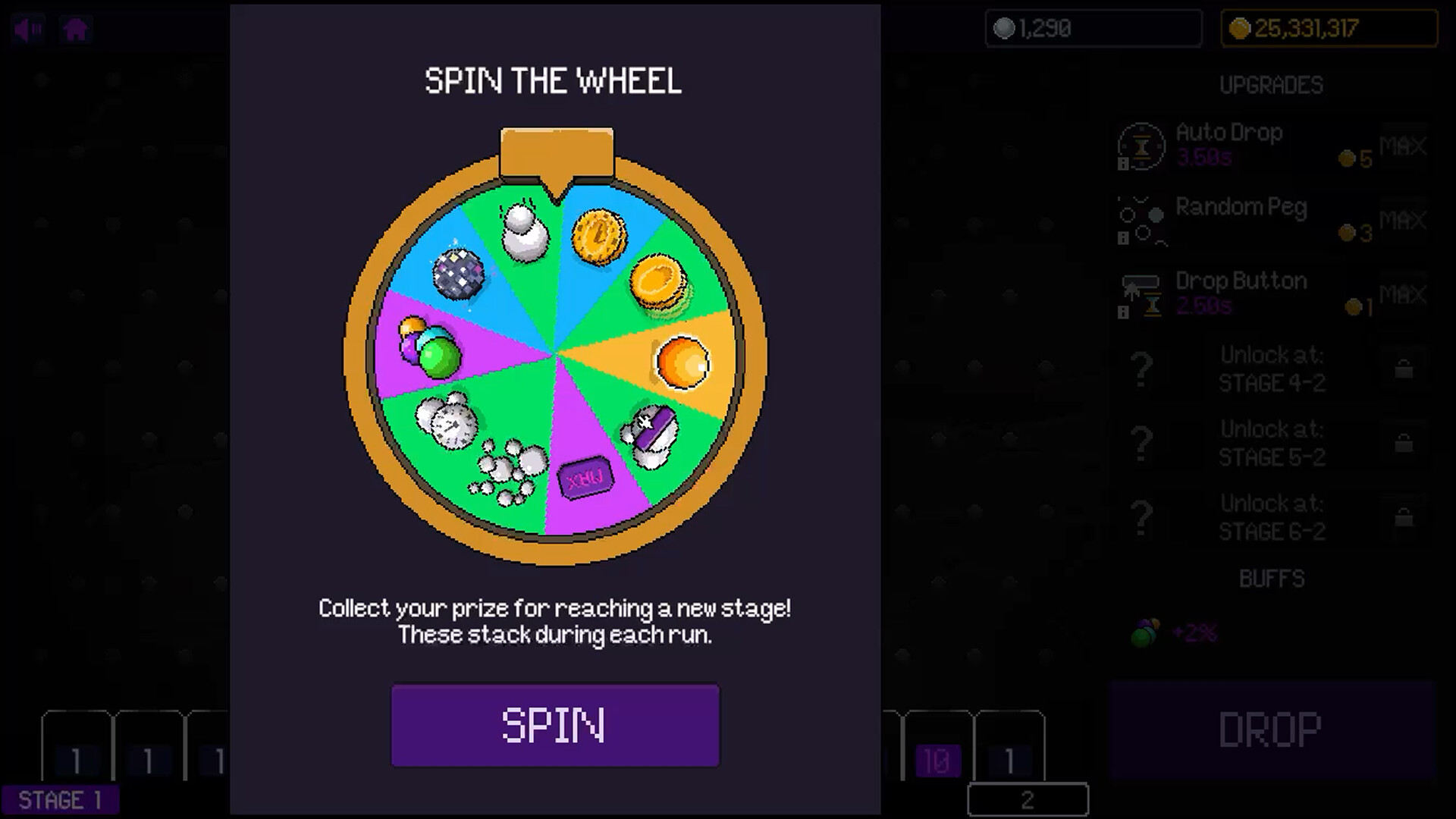The height and width of the screenshot is (819, 1456).
Task: Click the MAX label next to Auto Drop
Action: [1402, 146]
